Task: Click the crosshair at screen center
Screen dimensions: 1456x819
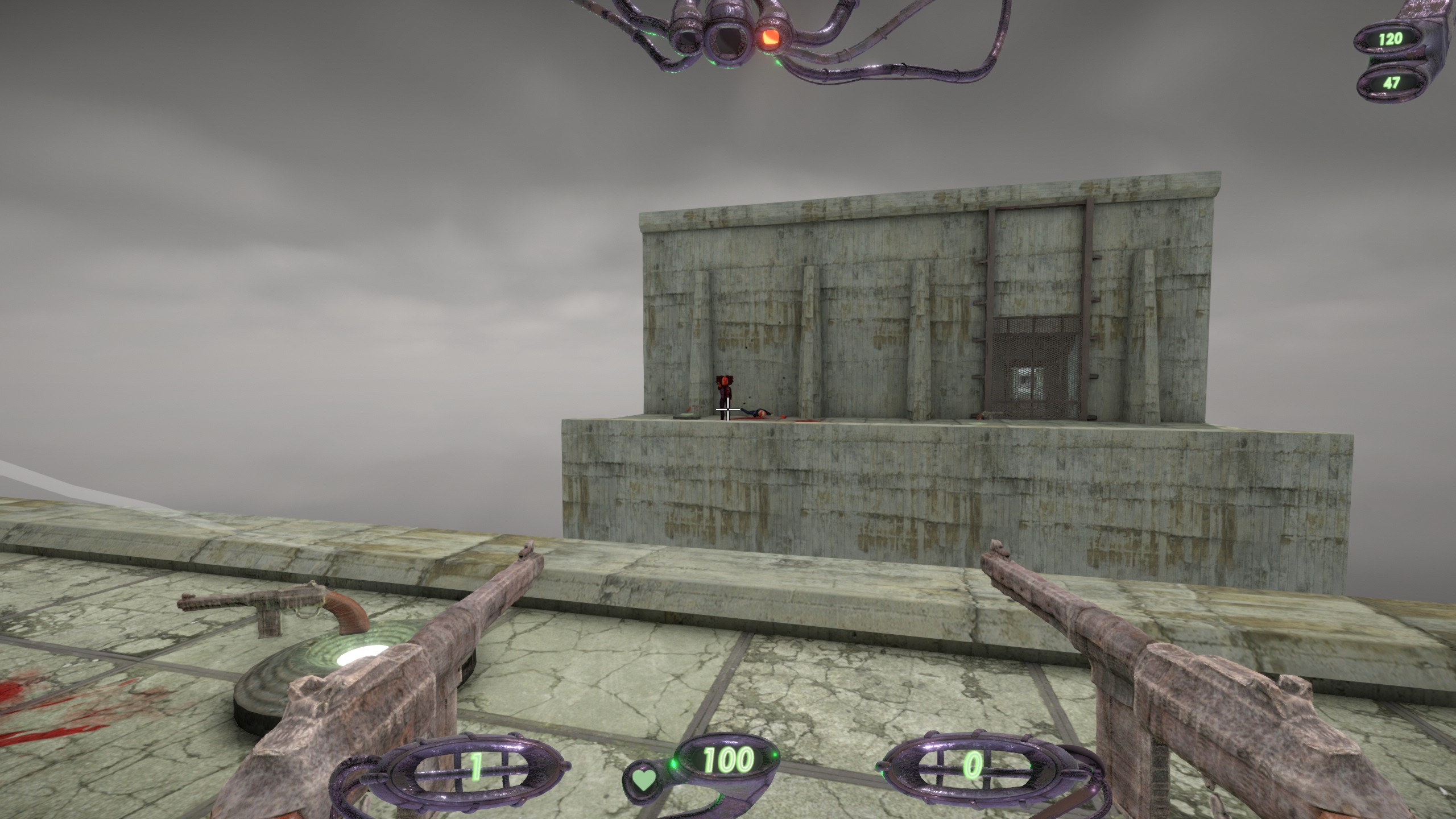Action: [728, 409]
